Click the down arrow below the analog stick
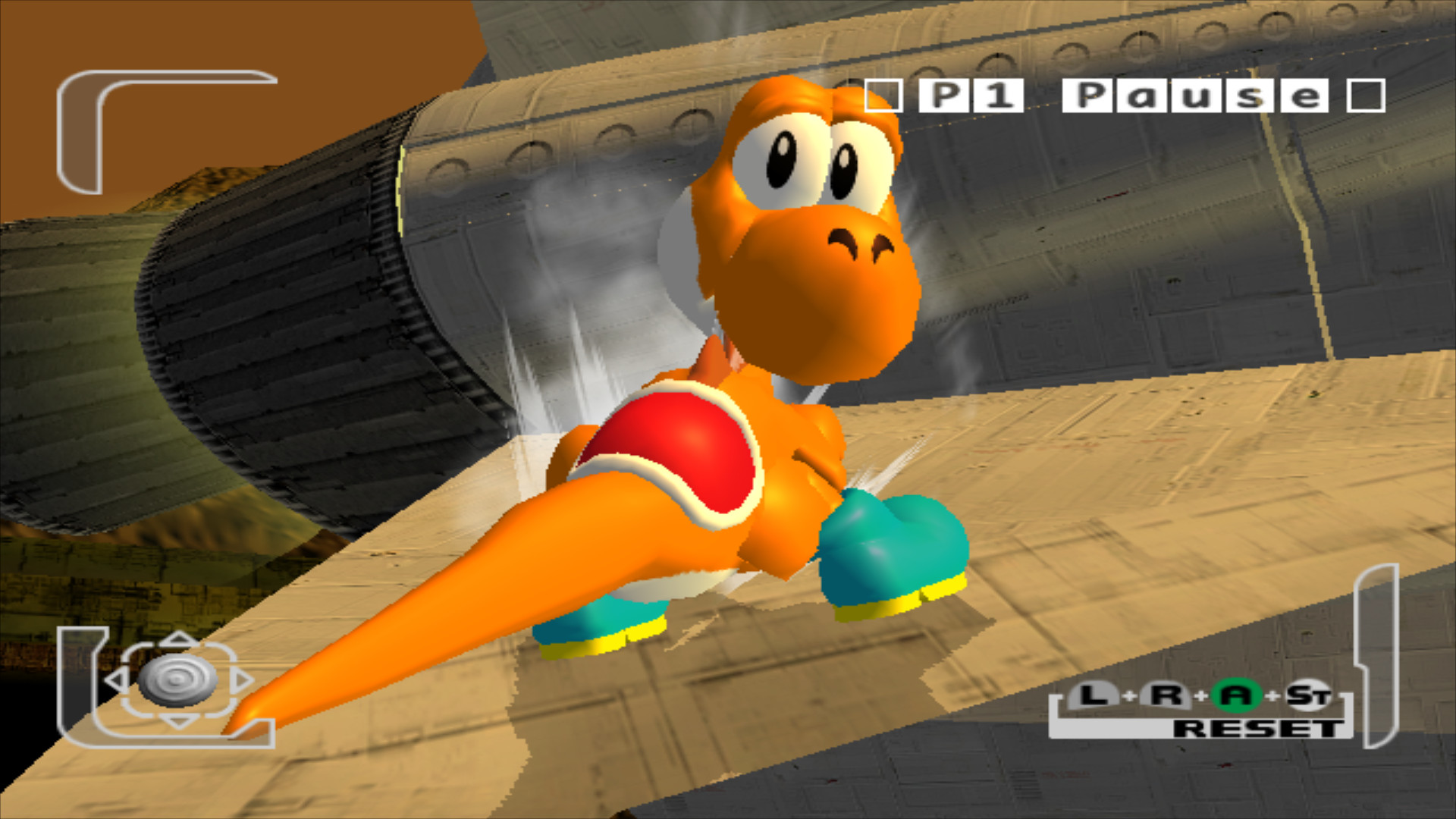 click(x=177, y=720)
